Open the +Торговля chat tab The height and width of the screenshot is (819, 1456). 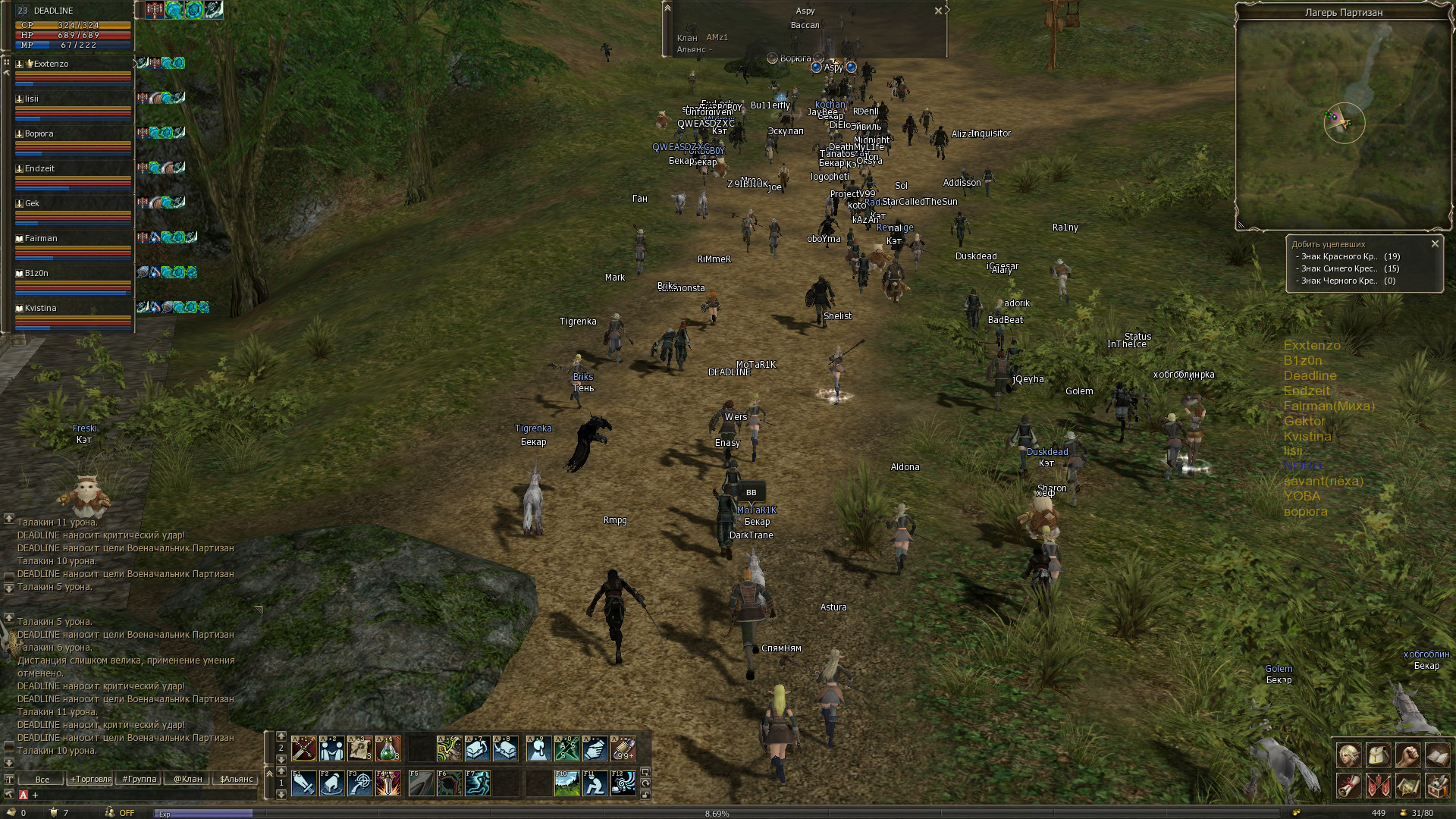[x=91, y=779]
